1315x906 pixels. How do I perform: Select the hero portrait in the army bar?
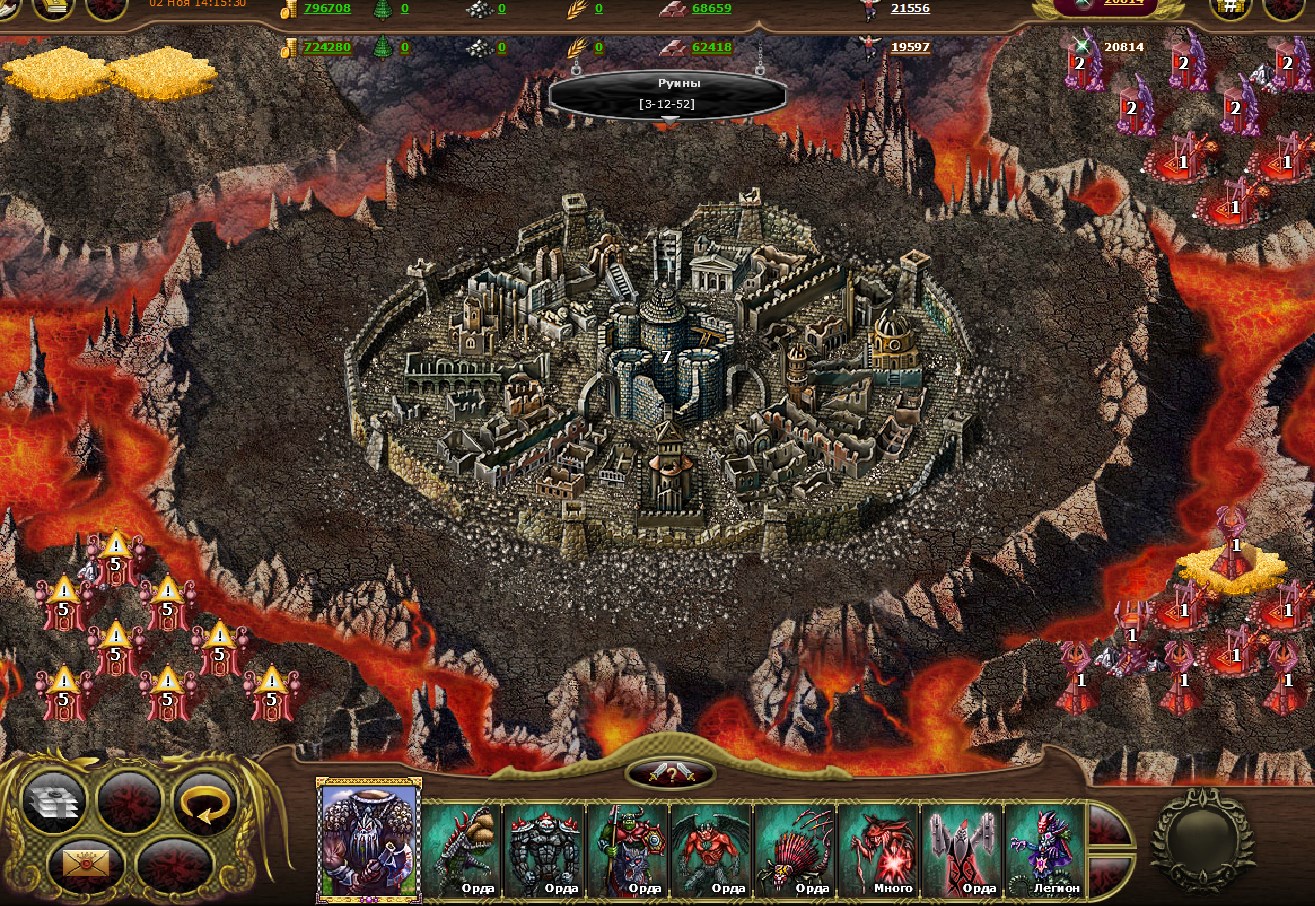pyautogui.click(x=369, y=840)
